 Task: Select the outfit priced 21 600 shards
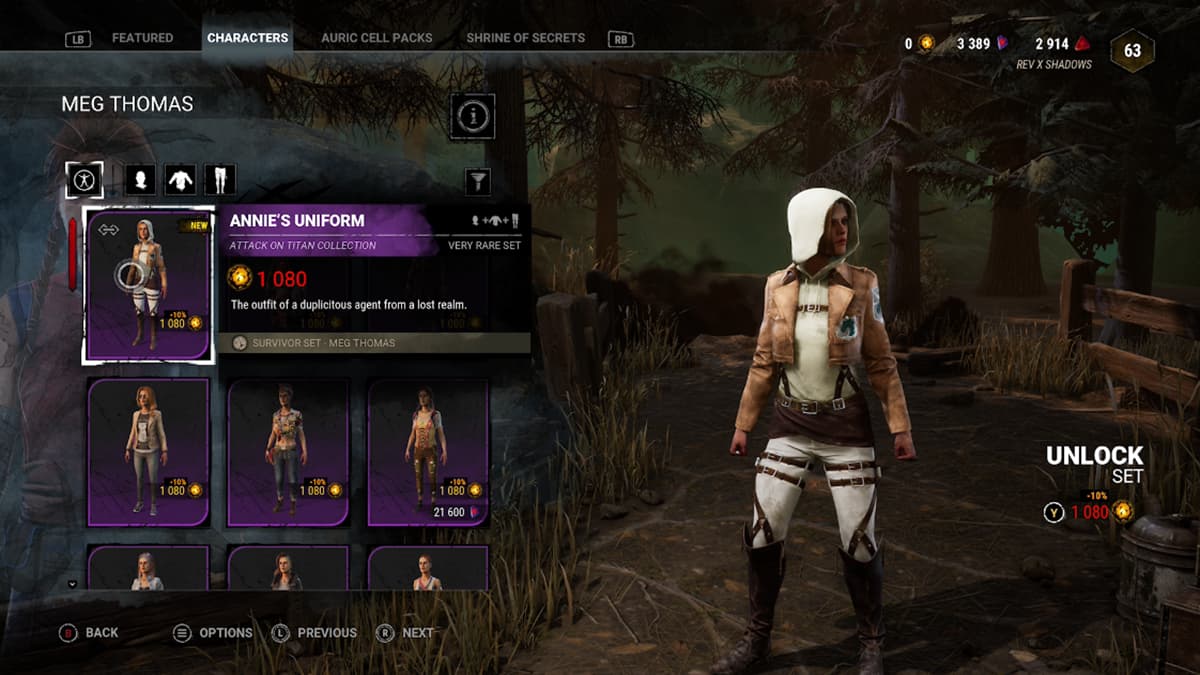[428, 451]
